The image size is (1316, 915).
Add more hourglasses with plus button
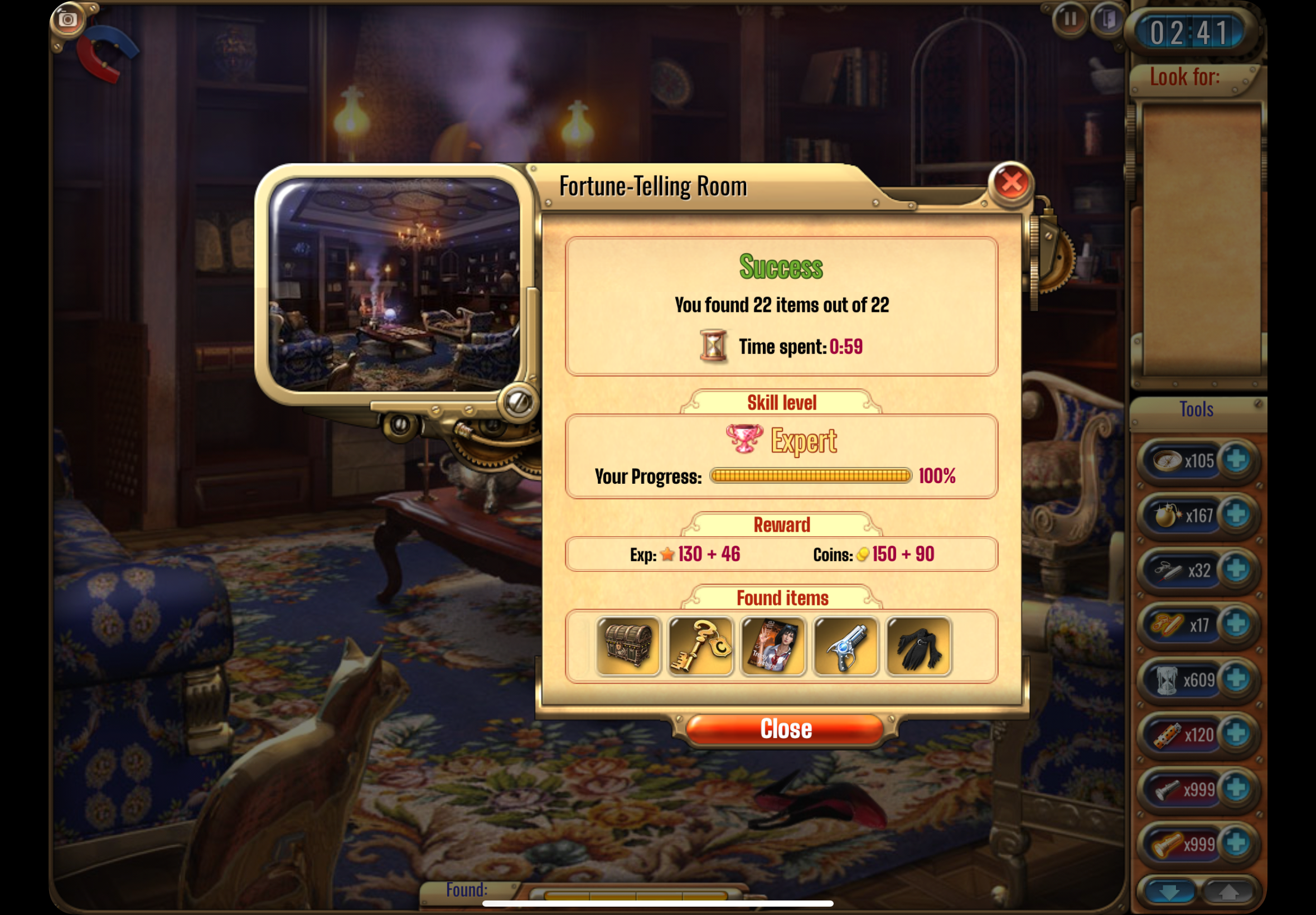(1236, 680)
